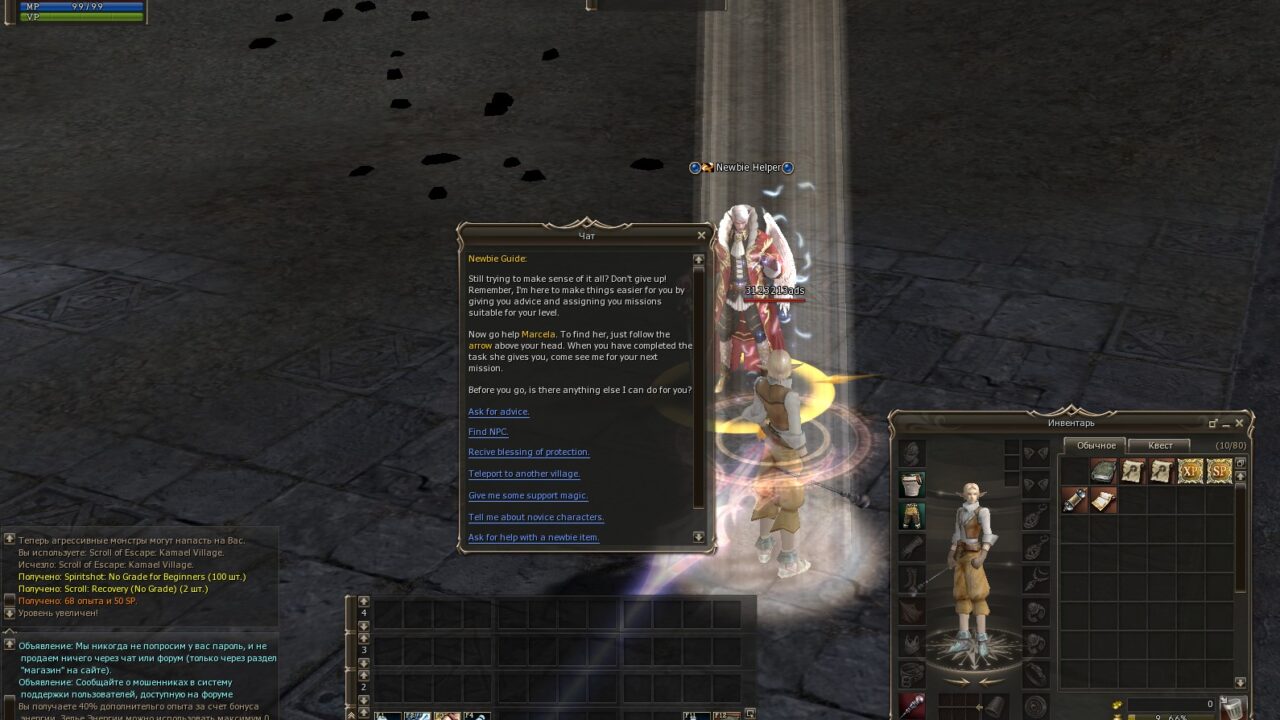The image size is (1280, 720).
Task: Minimize the inventory window
Action: click(1225, 423)
